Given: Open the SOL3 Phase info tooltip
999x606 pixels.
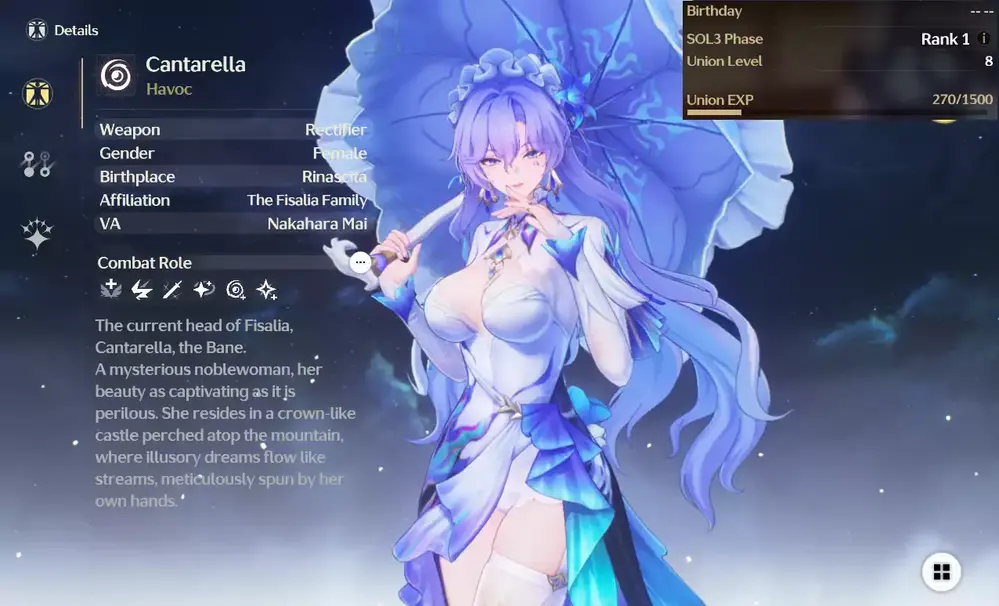Looking at the screenshot, I should (x=983, y=39).
